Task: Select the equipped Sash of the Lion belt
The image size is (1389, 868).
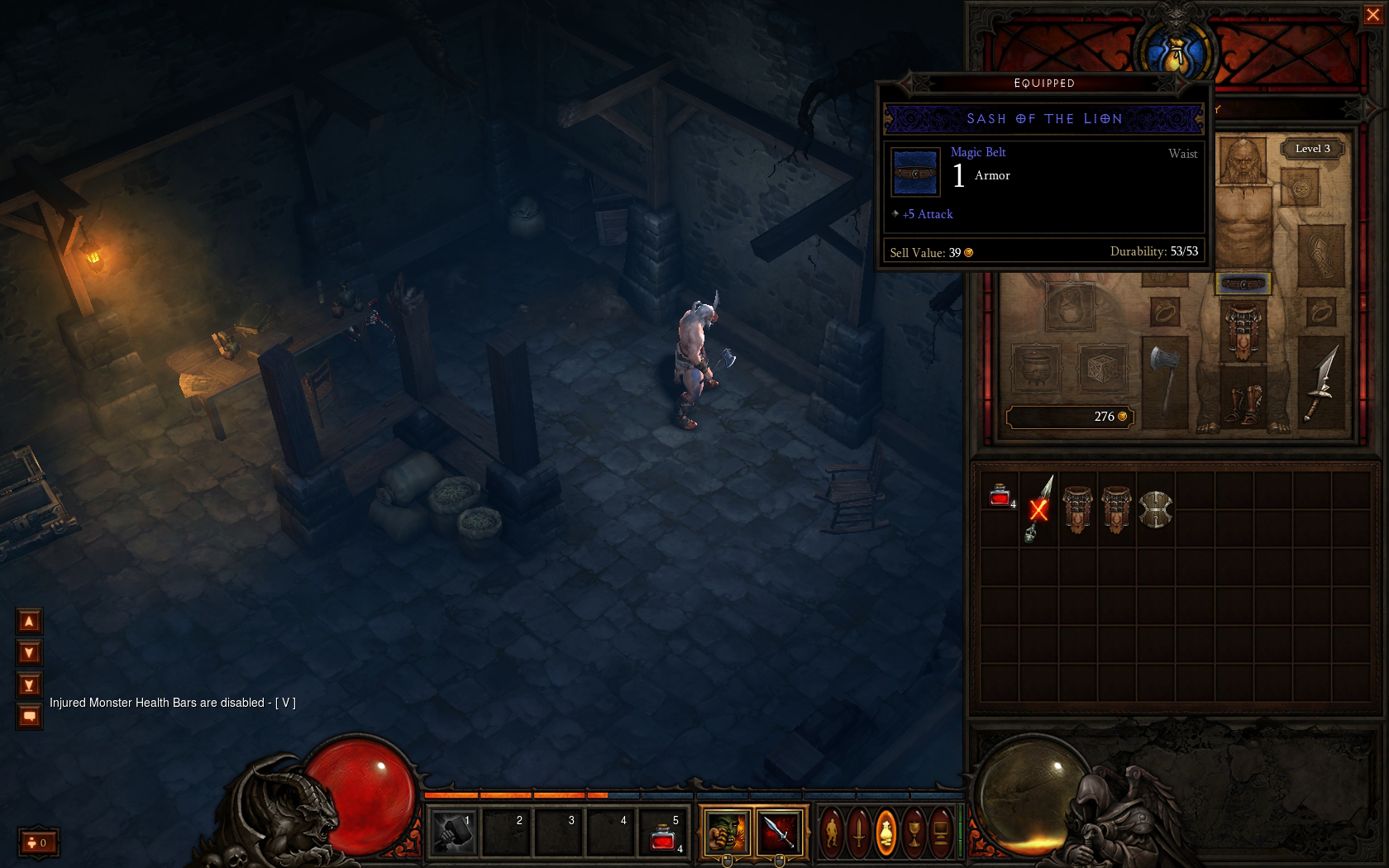Action: (x=1243, y=284)
